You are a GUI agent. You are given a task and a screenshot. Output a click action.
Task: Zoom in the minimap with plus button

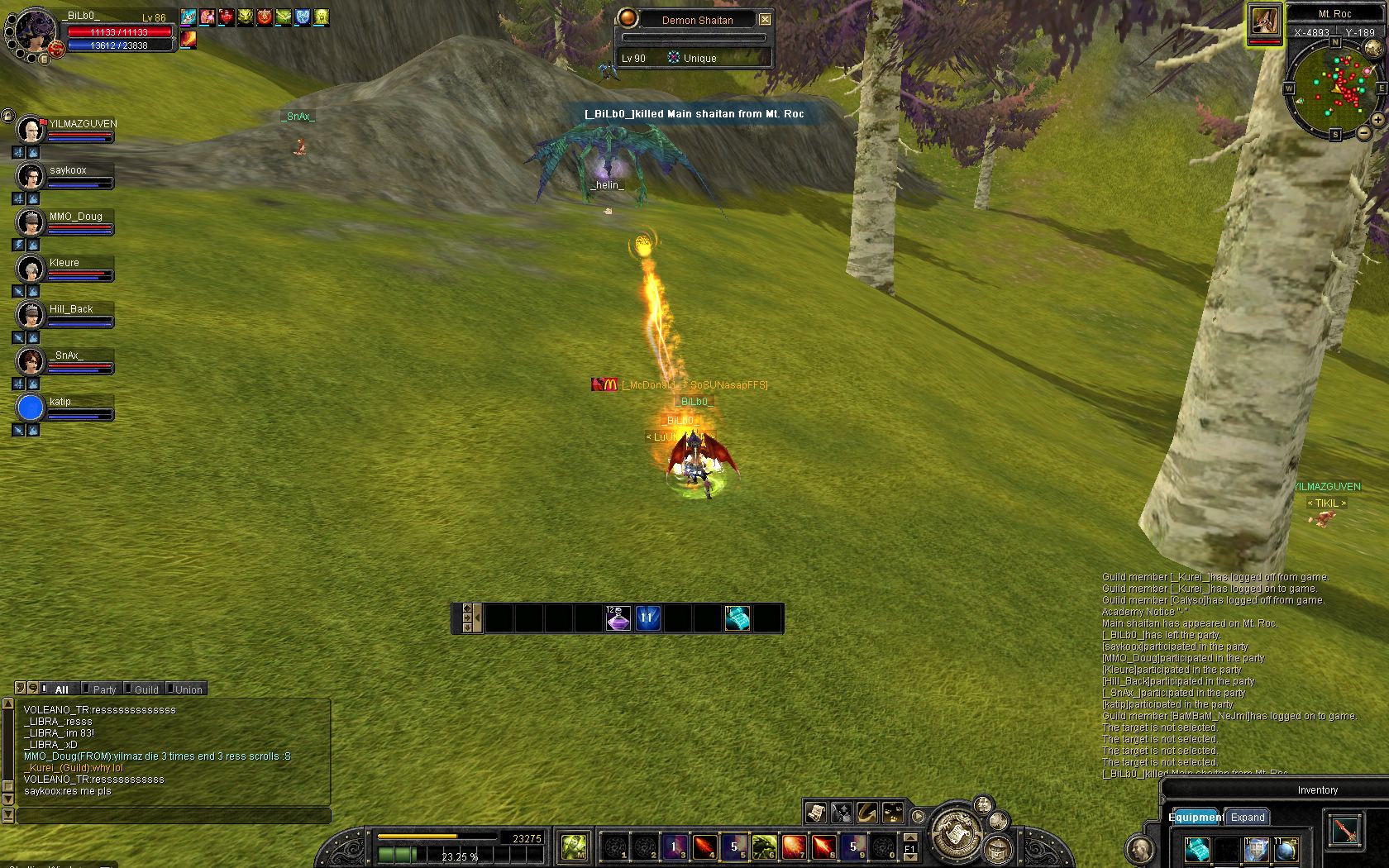[x=1377, y=120]
